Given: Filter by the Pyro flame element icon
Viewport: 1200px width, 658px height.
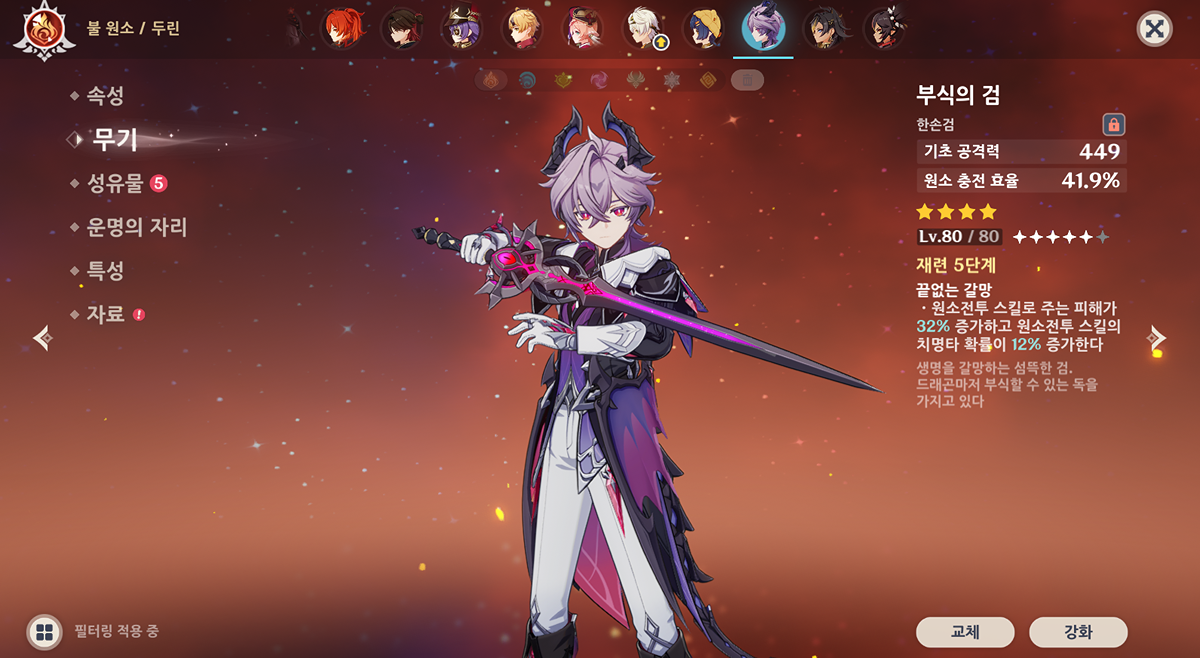Looking at the screenshot, I should (x=491, y=80).
